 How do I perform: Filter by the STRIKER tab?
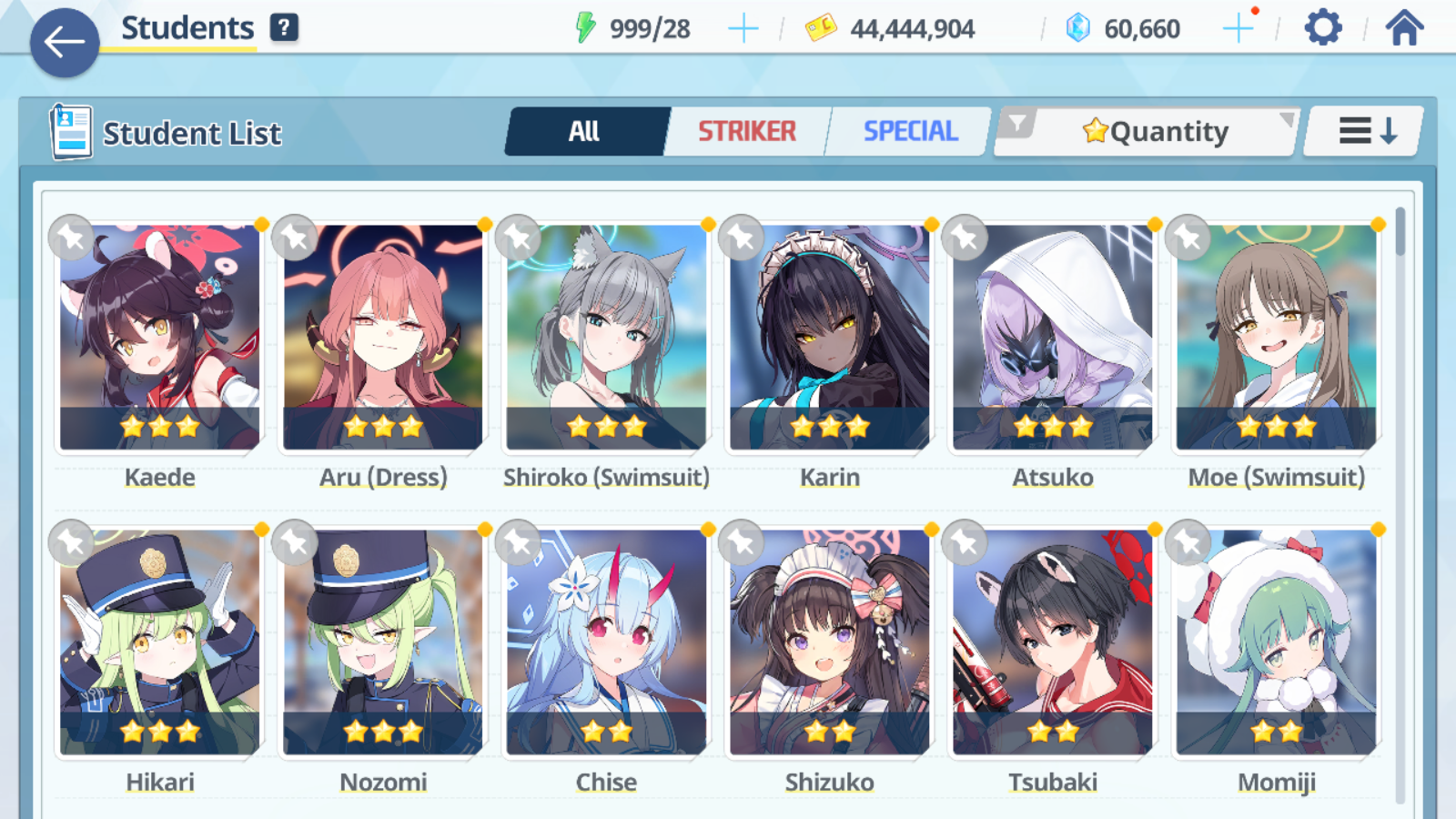click(746, 132)
